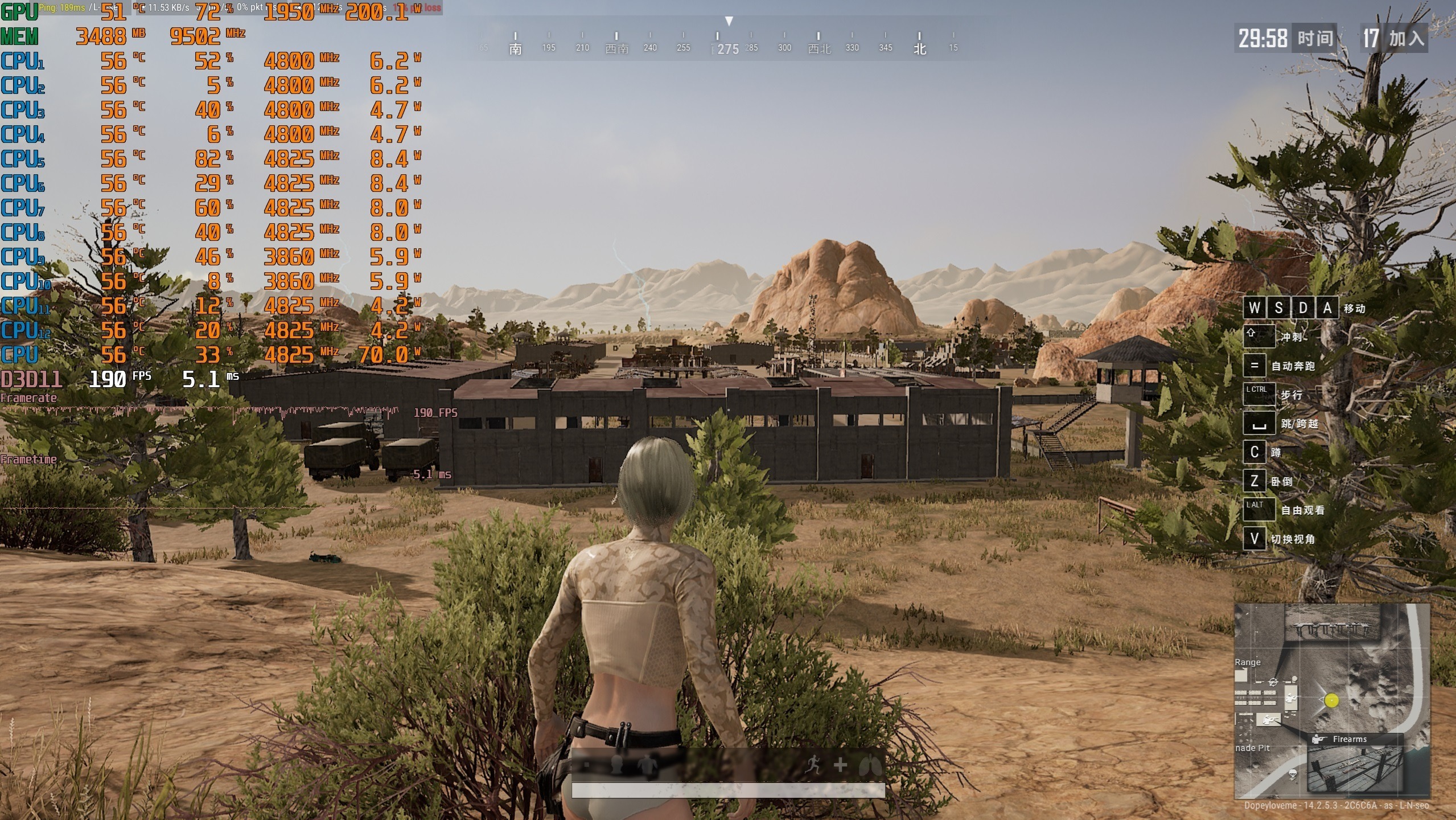Select the crosshair target marker on the minimap

click(1273, 682)
